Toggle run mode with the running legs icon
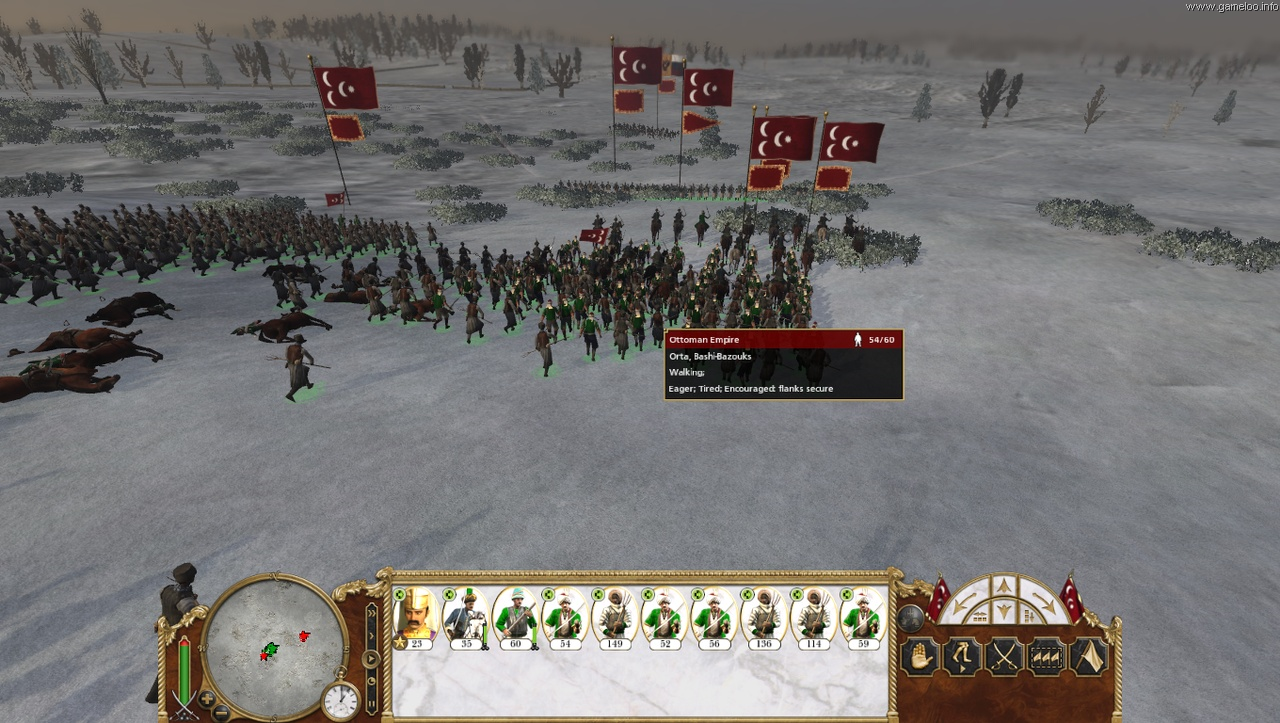The image size is (1280, 723). [x=962, y=657]
